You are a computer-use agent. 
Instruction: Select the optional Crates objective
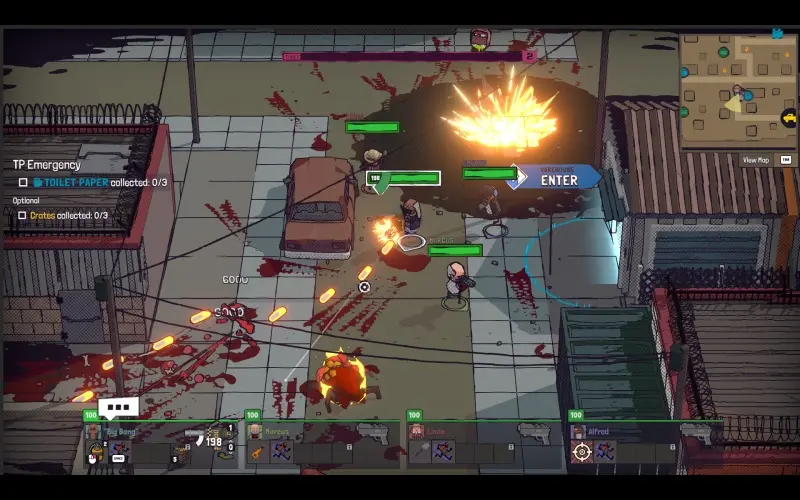click(x=68, y=215)
